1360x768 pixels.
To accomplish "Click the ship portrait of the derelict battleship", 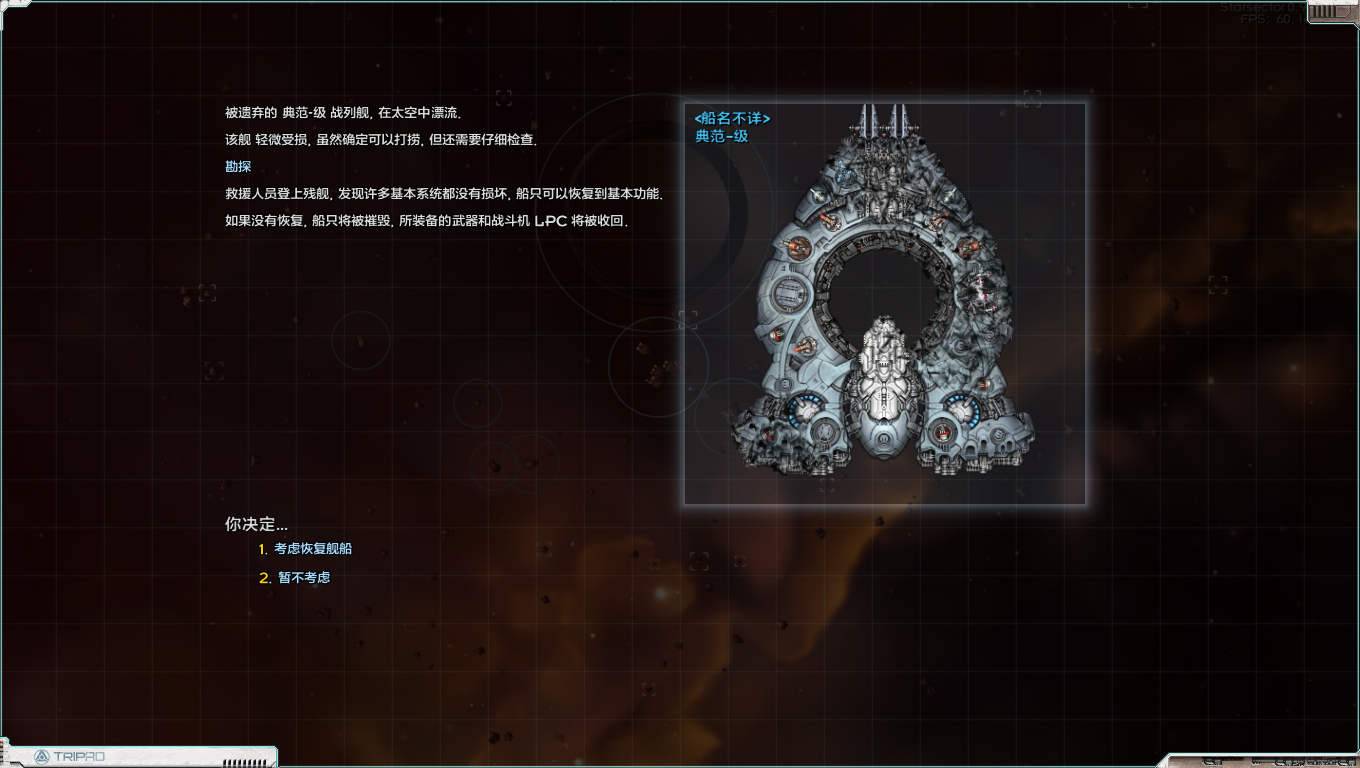I will [x=884, y=300].
